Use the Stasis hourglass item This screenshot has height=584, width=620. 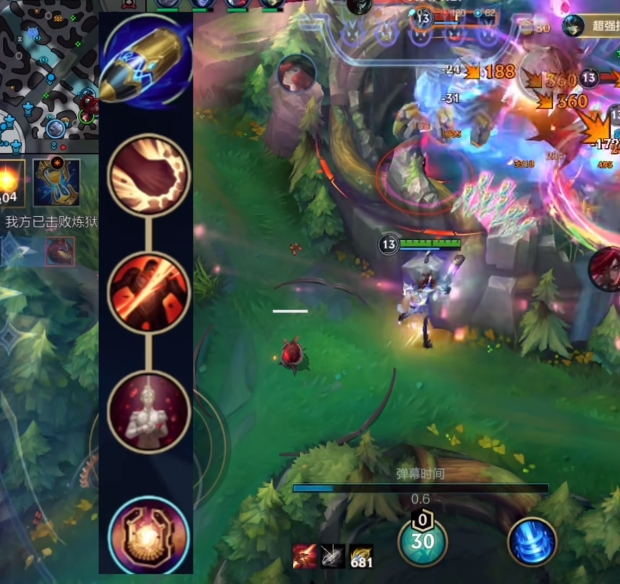pyautogui.click(x=56, y=182)
